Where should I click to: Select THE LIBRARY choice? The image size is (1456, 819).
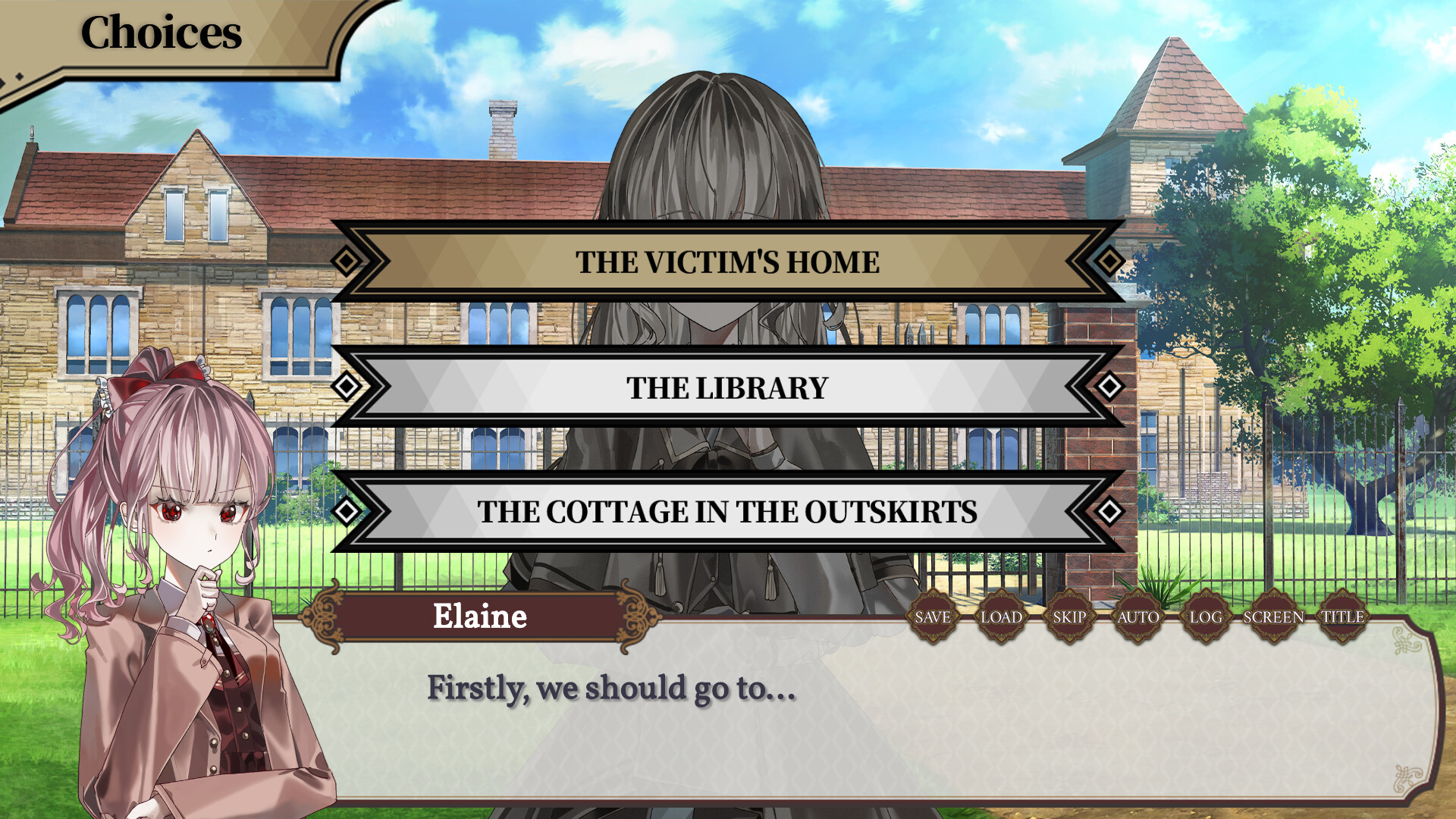pyautogui.click(x=726, y=388)
